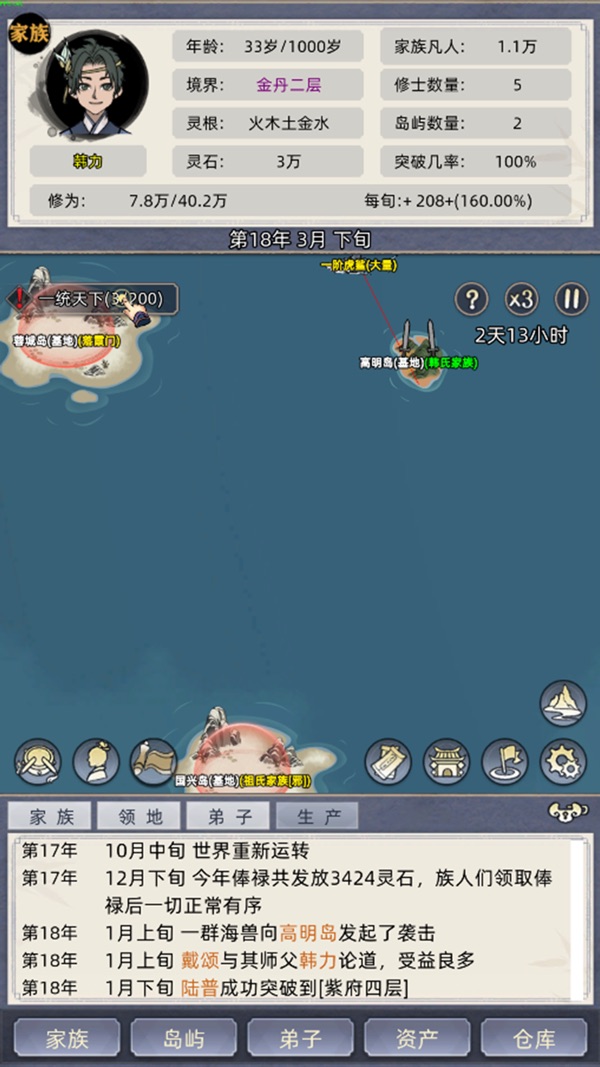Click the mountain peak icon
Image resolution: width=600 pixels, height=1067 pixels.
pyautogui.click(x=563, y=703)
